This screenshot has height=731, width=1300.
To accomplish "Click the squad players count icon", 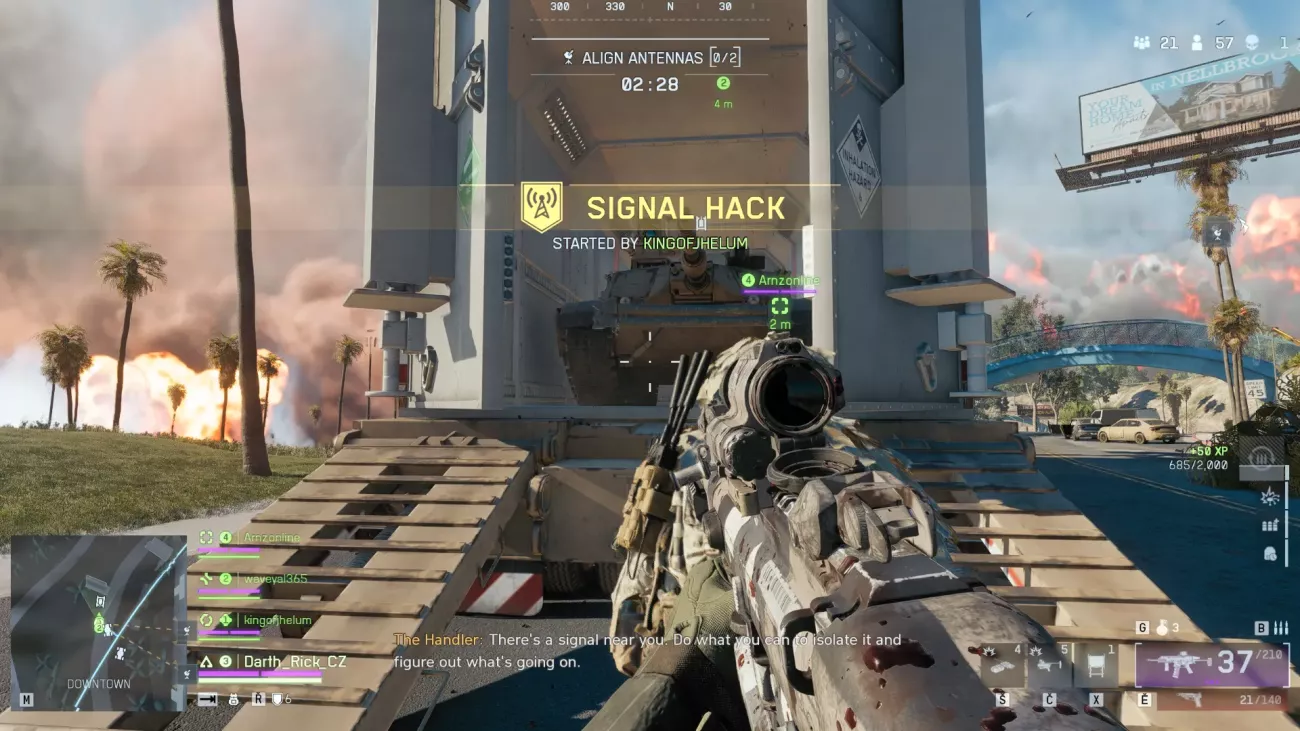I will [x=1142, y=43].
